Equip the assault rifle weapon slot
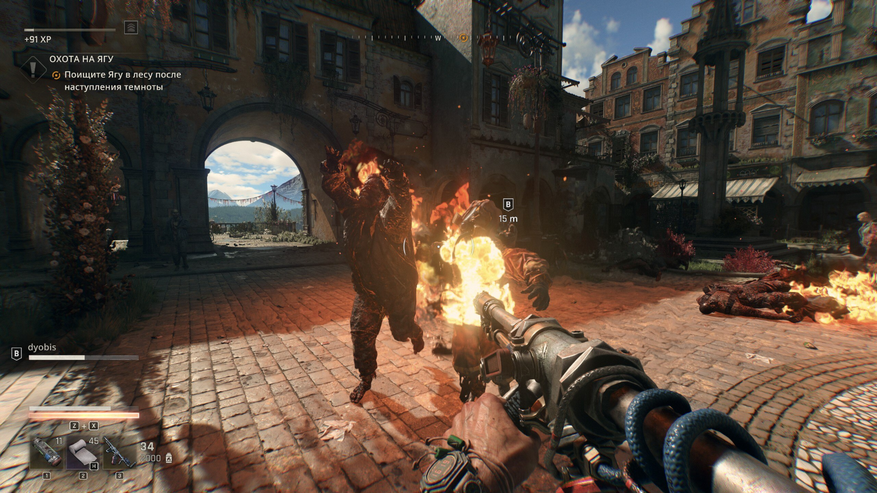The height and width of the screenshot is (493, 877). pos(117,453)
